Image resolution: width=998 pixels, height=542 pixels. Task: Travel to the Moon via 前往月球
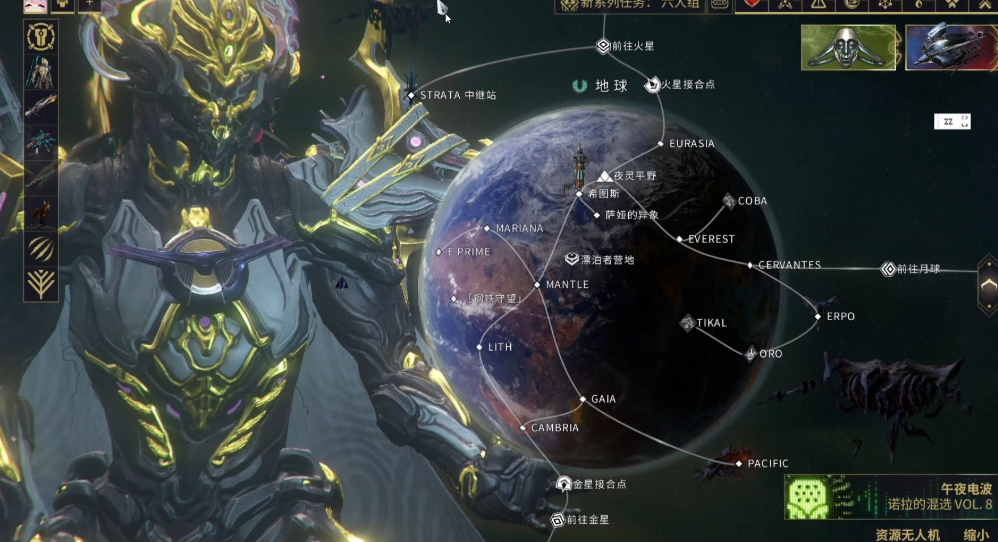coord(888,269)
